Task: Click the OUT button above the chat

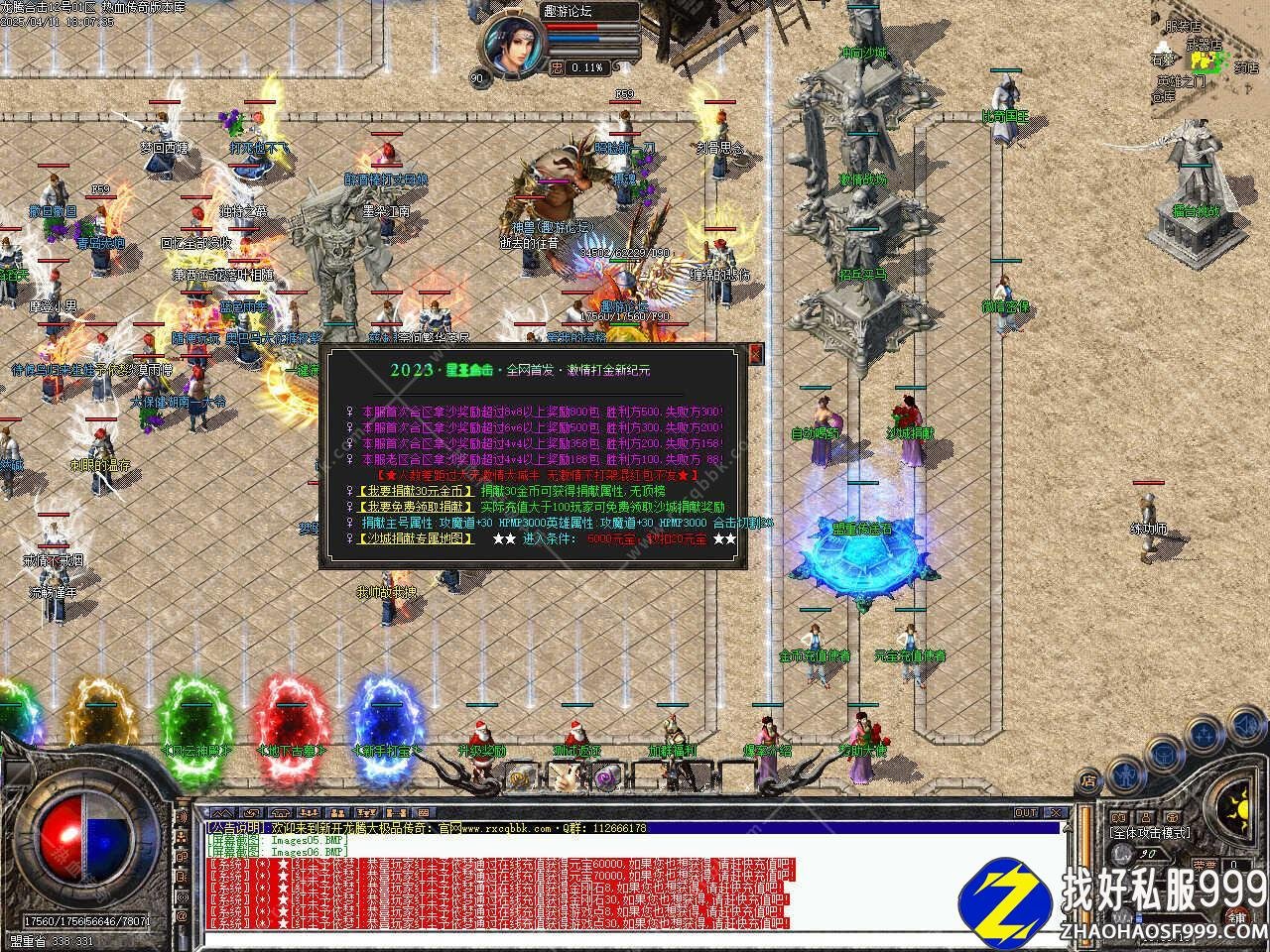Action: click(1026, 813)
